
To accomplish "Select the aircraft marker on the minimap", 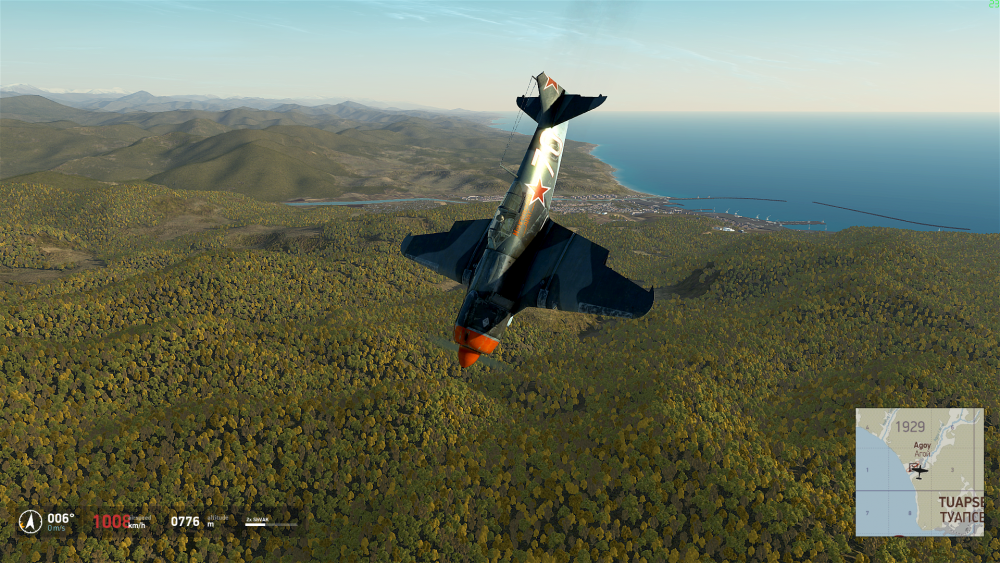I will 918,470.
